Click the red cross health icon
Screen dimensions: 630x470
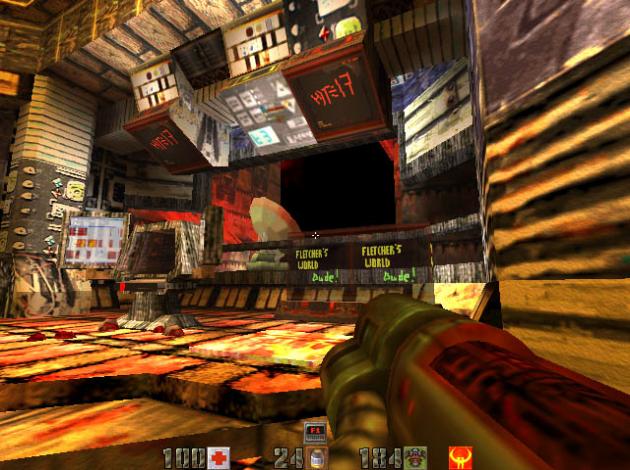click(218, 458)
